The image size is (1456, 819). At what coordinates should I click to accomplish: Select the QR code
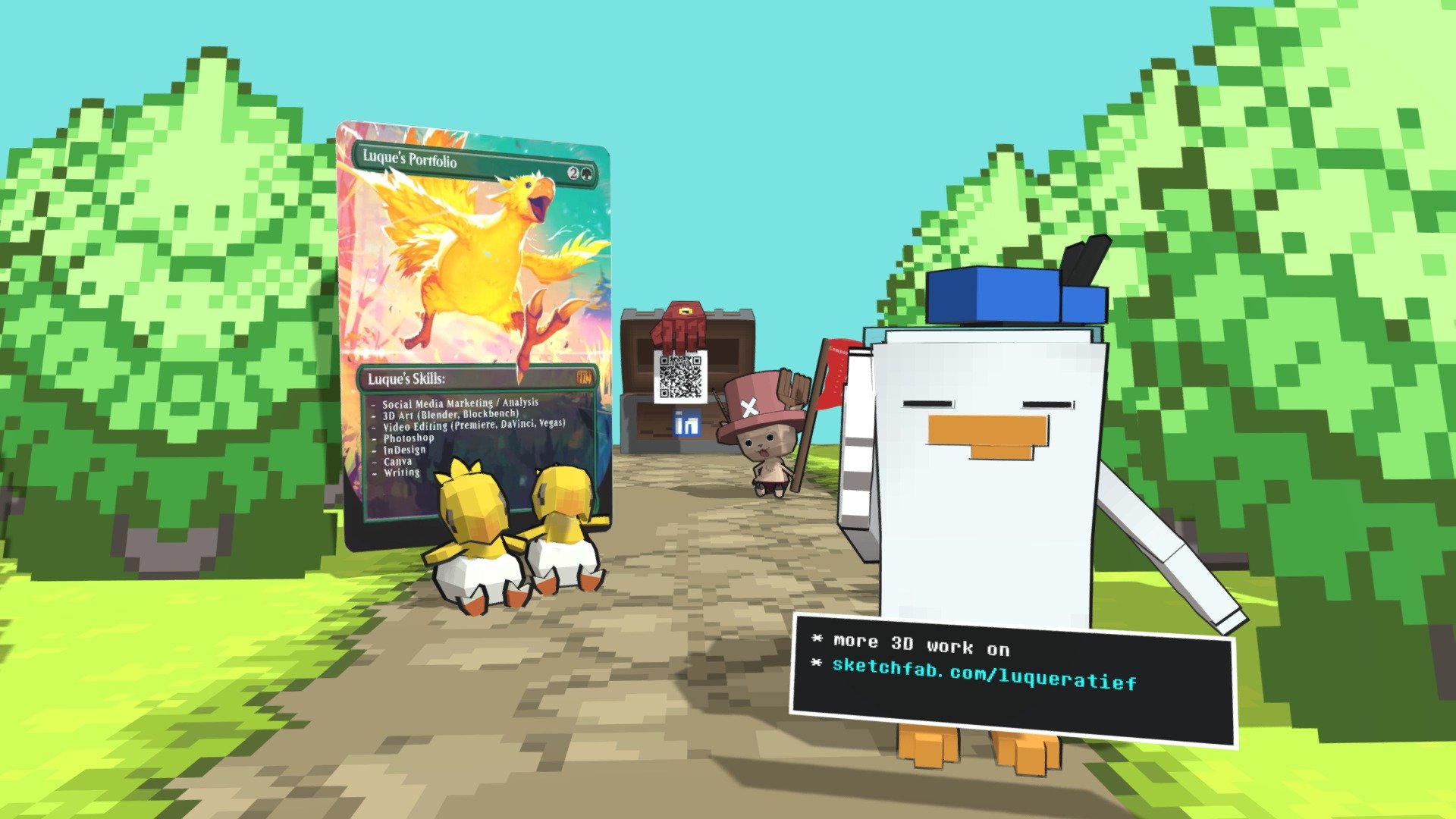[x=680, y=377]
